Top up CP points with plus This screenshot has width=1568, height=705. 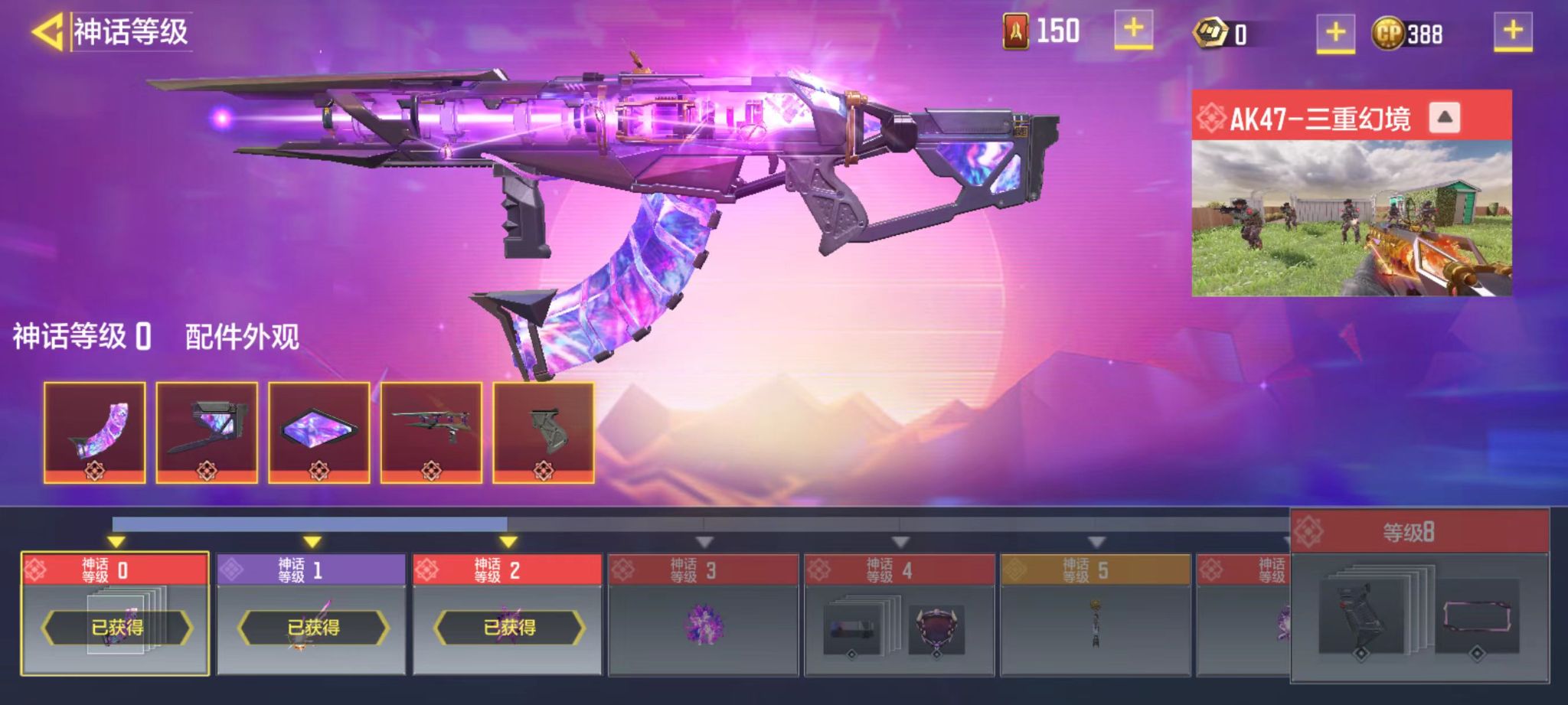point(1513,32)
